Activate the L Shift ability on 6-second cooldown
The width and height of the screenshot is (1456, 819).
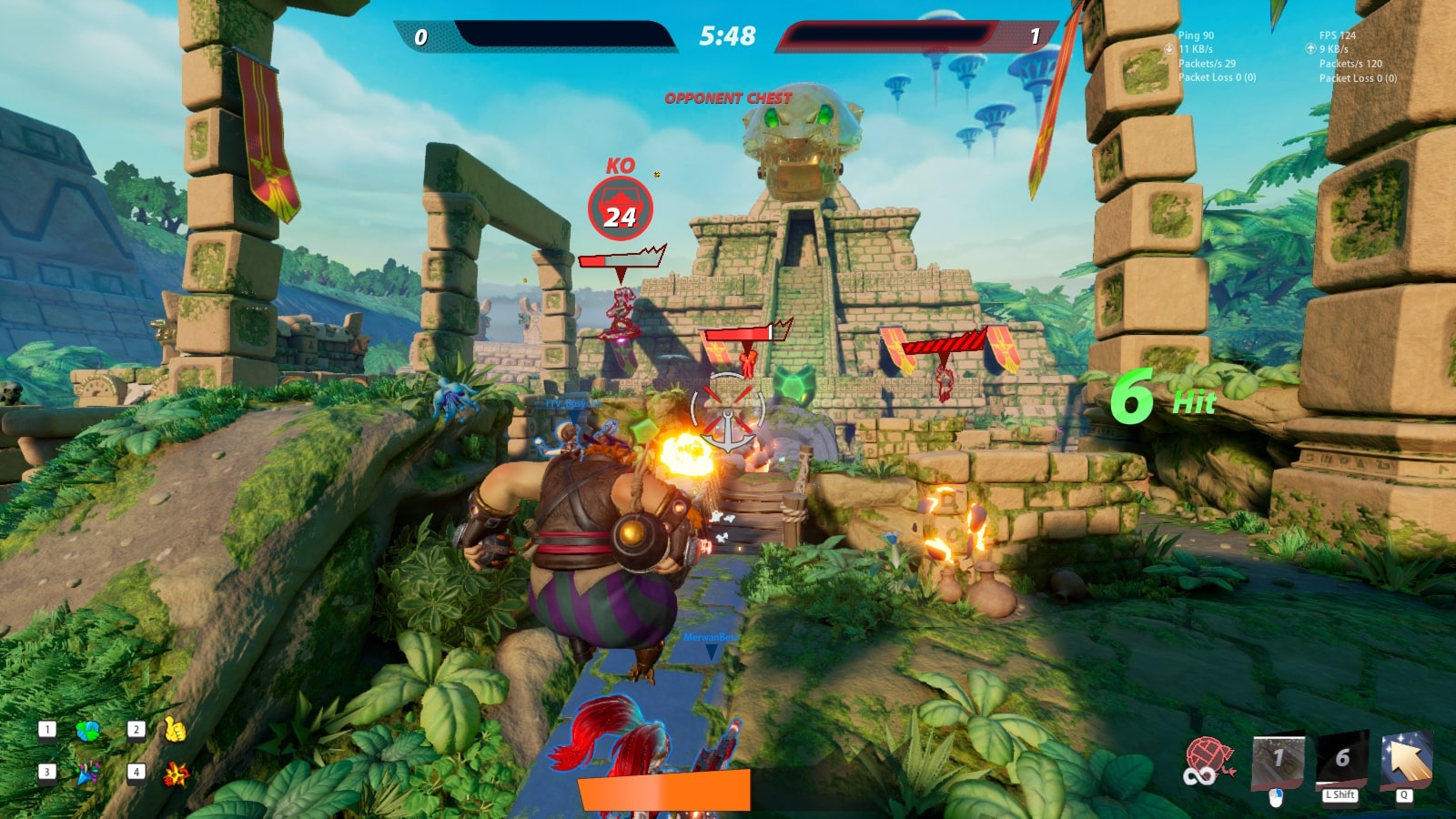(x=1341, y=759)
